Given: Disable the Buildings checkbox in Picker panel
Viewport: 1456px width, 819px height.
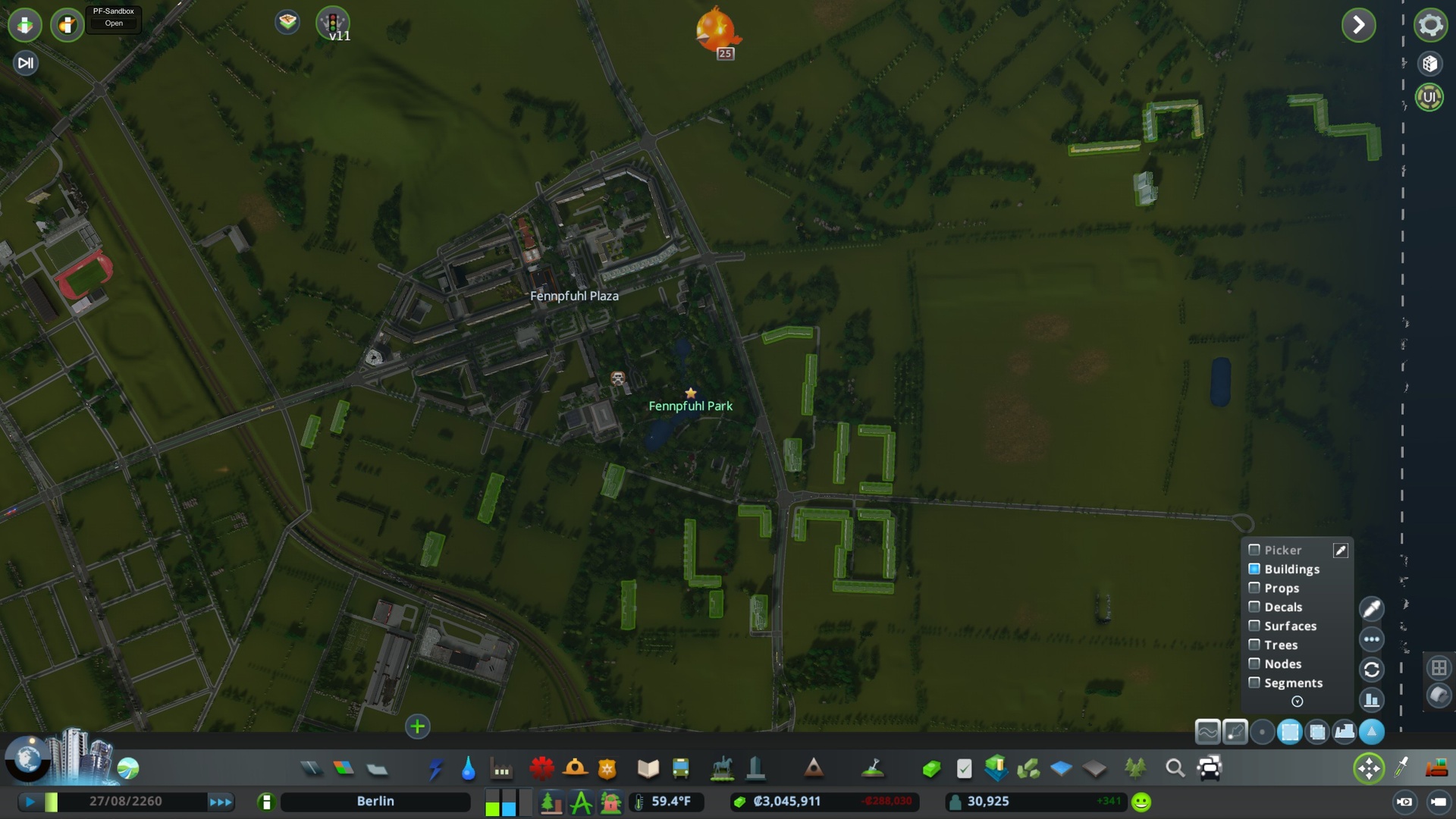Looking at the screenshot, I should pos(1254,569).
